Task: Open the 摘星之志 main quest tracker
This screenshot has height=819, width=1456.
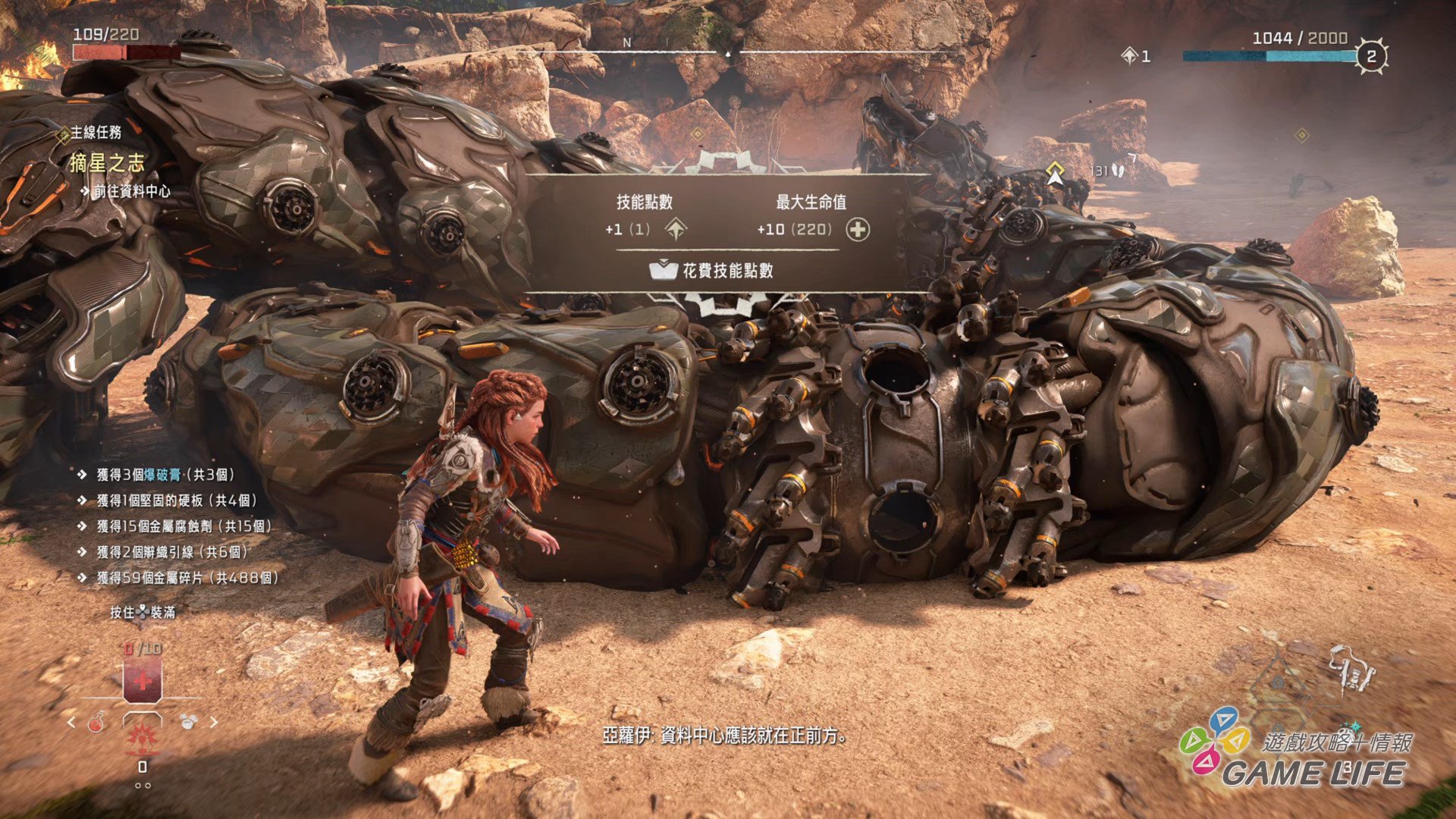Action: pyautogui.click(x=107, y=162)
